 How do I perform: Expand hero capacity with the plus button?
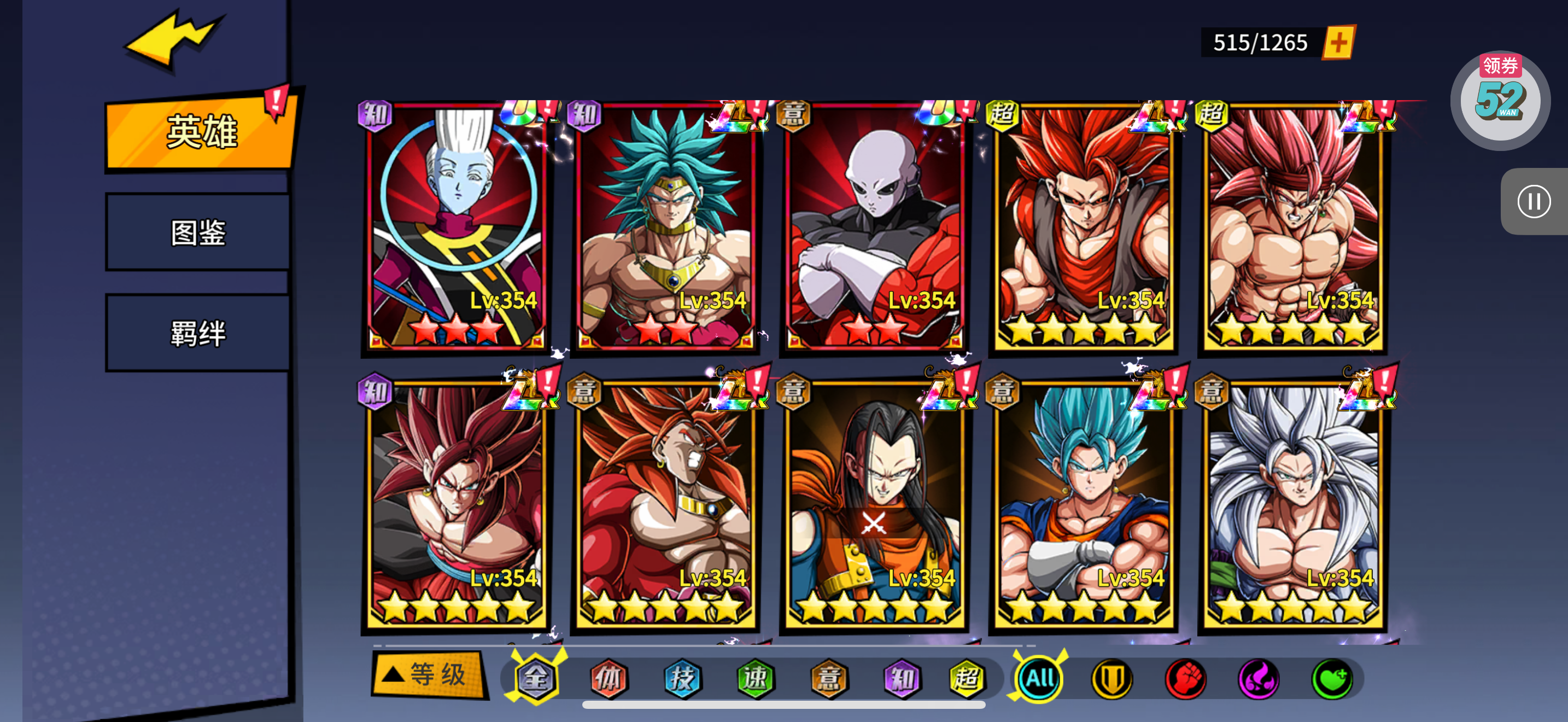1338,43
